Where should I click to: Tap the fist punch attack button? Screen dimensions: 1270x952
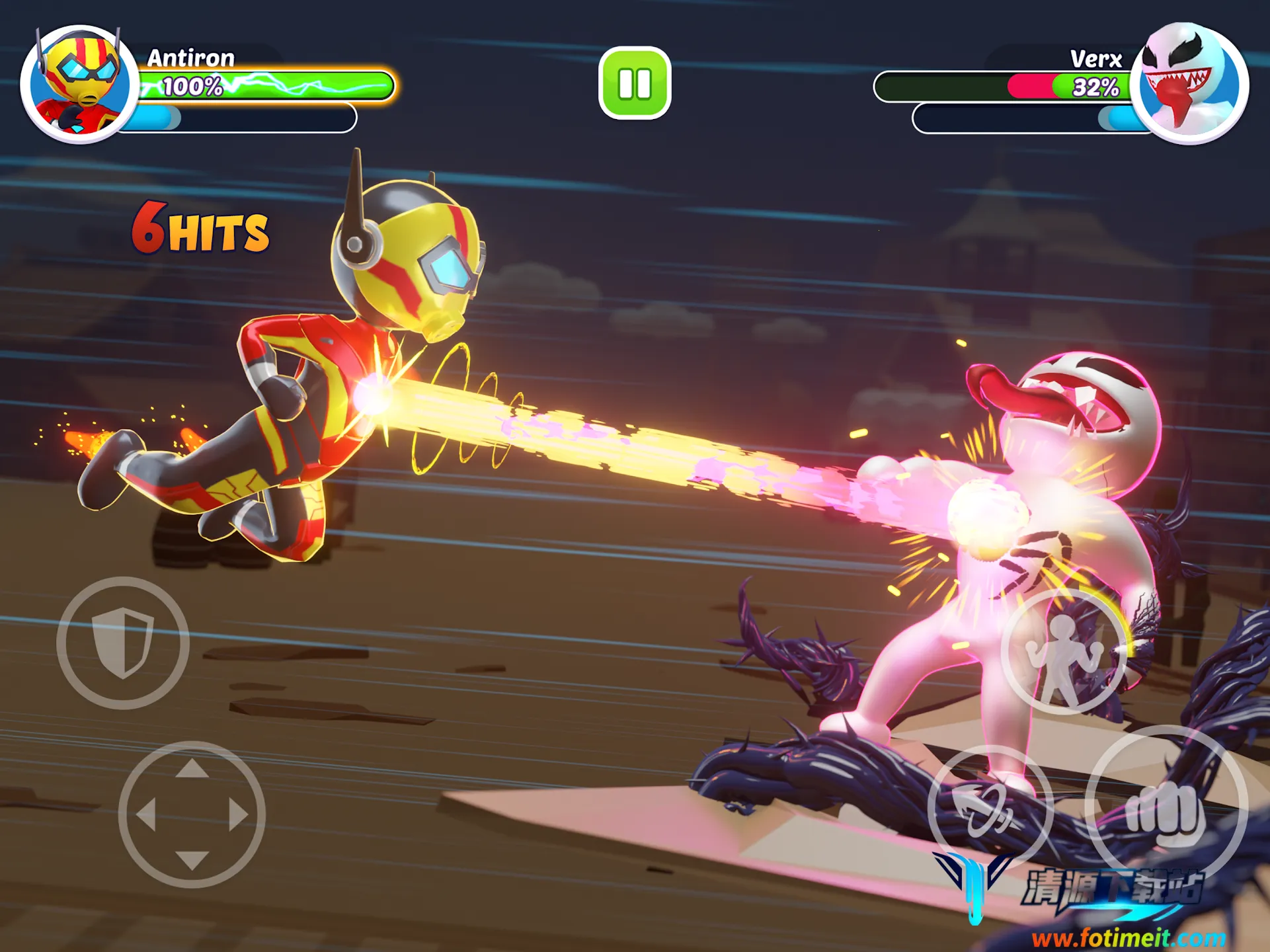point(1166,808)
